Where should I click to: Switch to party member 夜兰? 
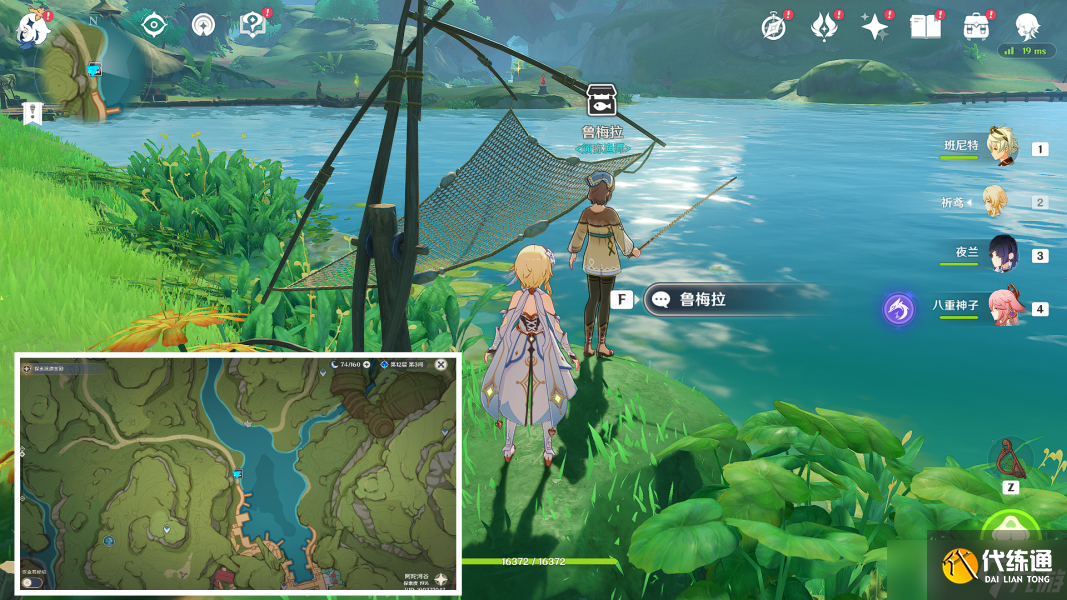pos(1003,254)
